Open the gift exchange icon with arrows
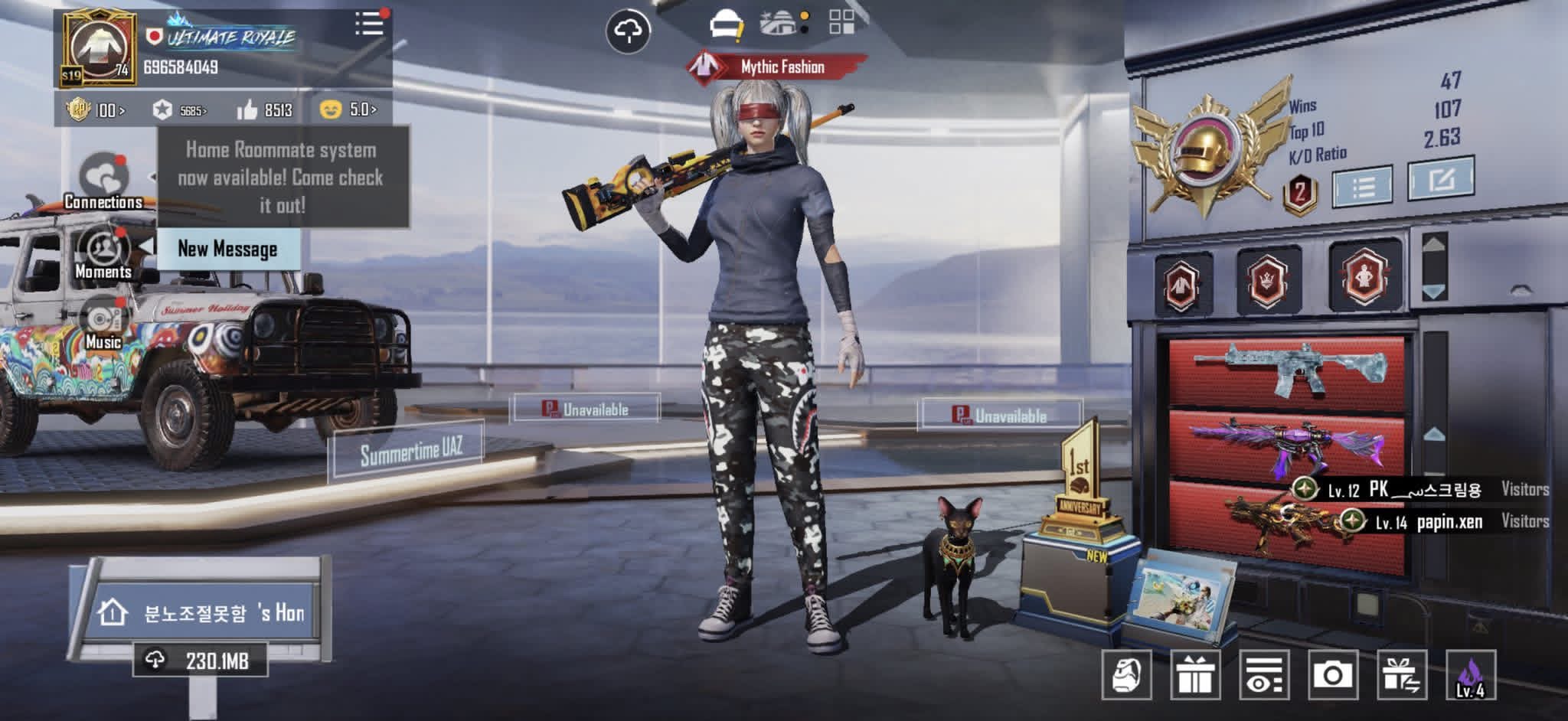This screenshot has width=1568, height=721. [x=1401, y=675]
